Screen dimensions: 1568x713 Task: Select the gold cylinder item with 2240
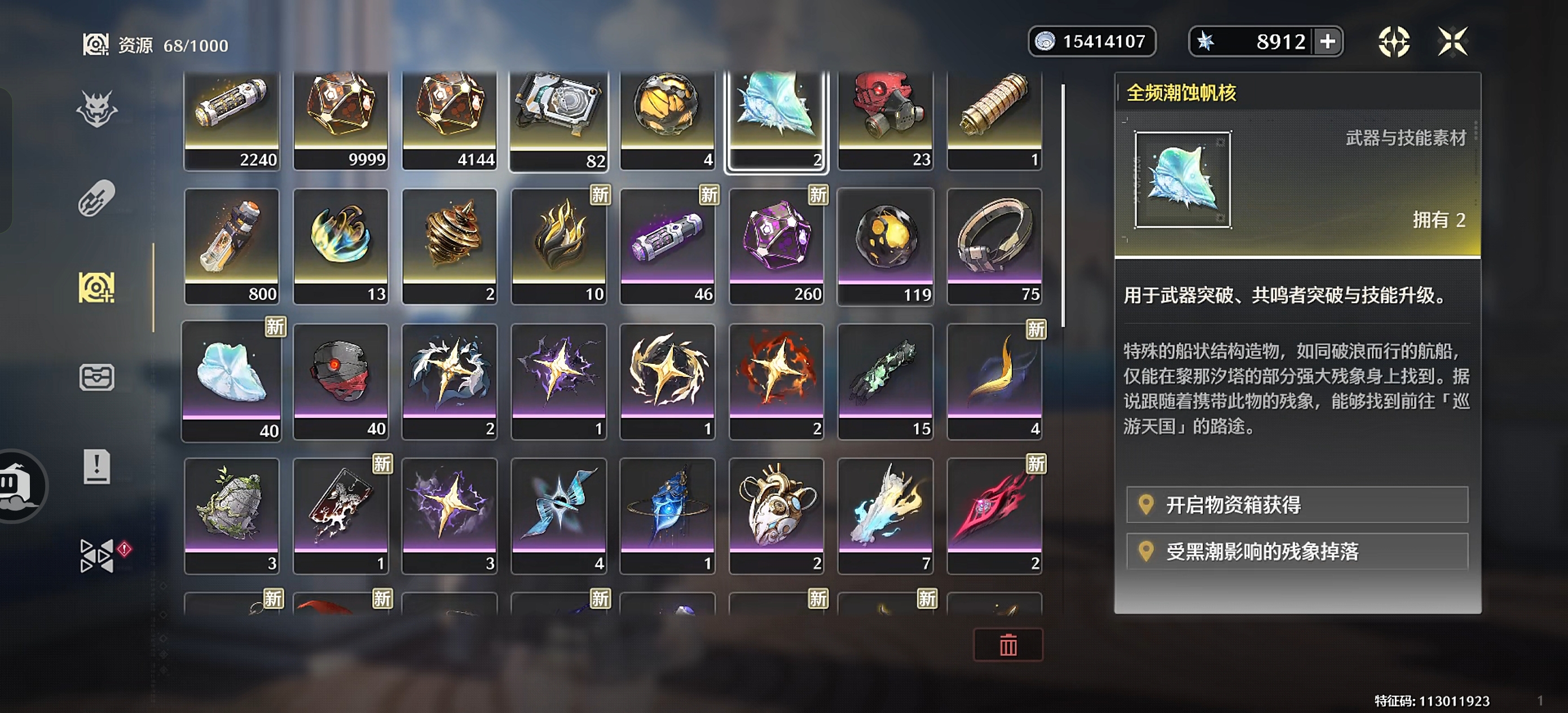click(x=232, y=118)
